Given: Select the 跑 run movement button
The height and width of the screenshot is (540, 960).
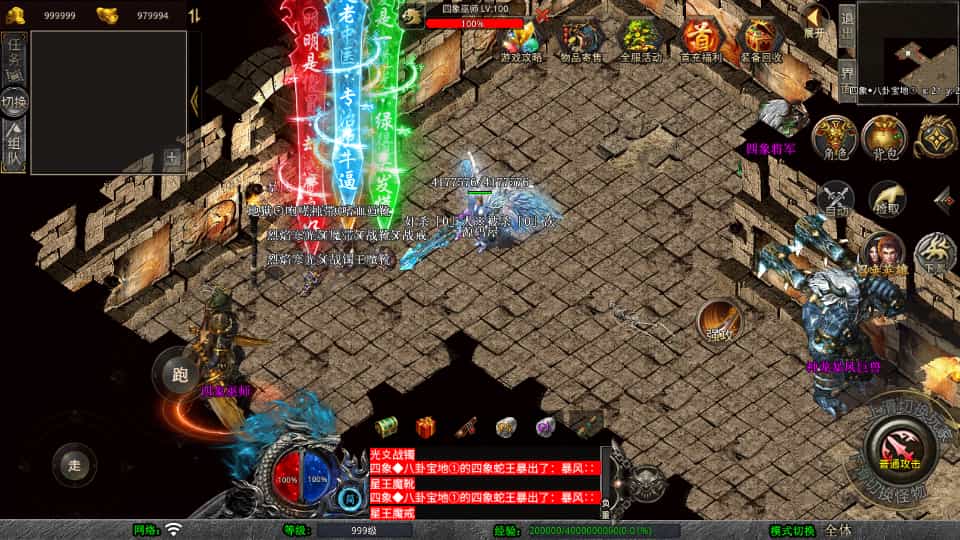Looking at the screenshot, I should click(x=179, y=376).
